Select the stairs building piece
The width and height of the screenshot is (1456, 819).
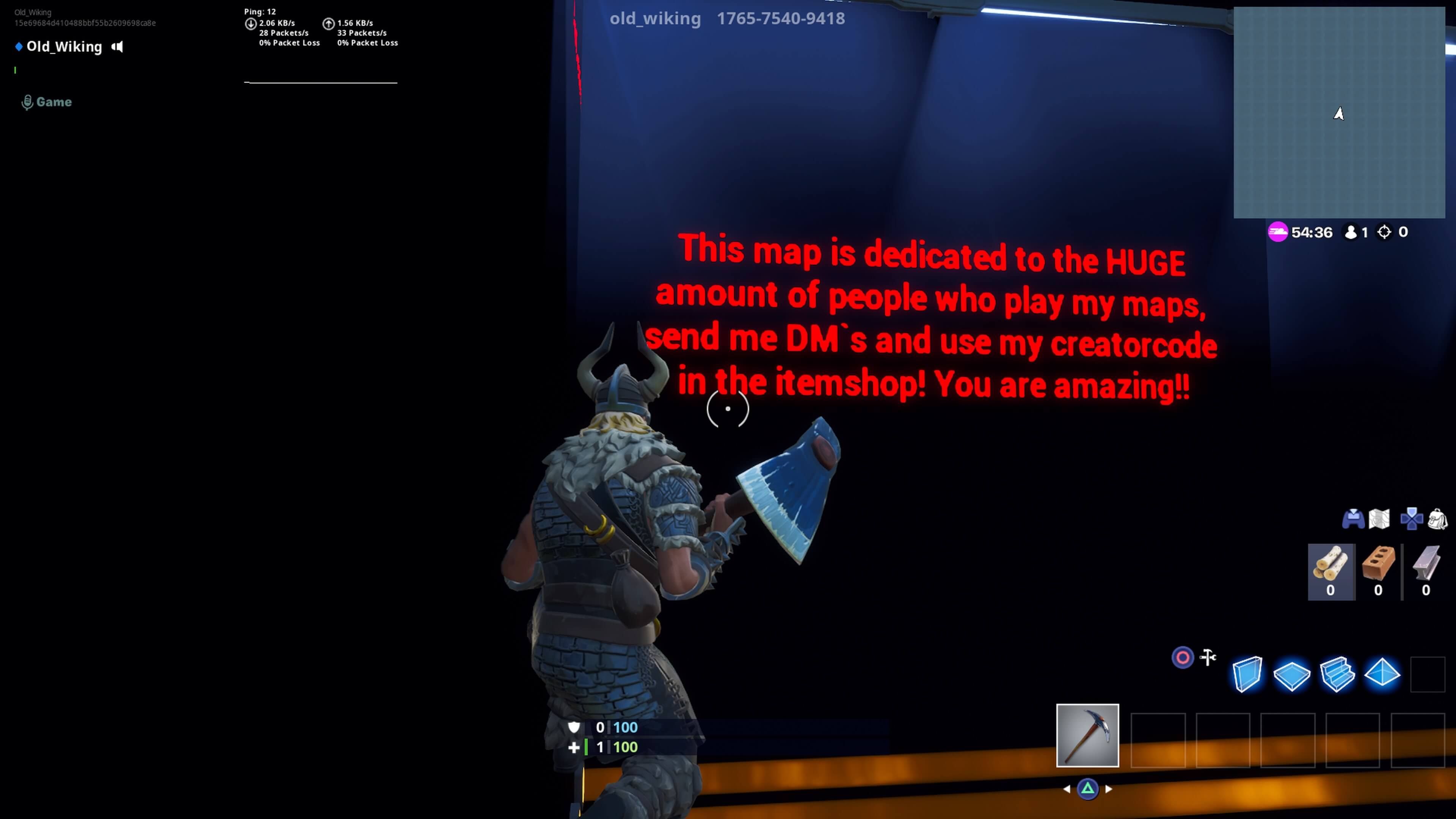(1337, 674)
